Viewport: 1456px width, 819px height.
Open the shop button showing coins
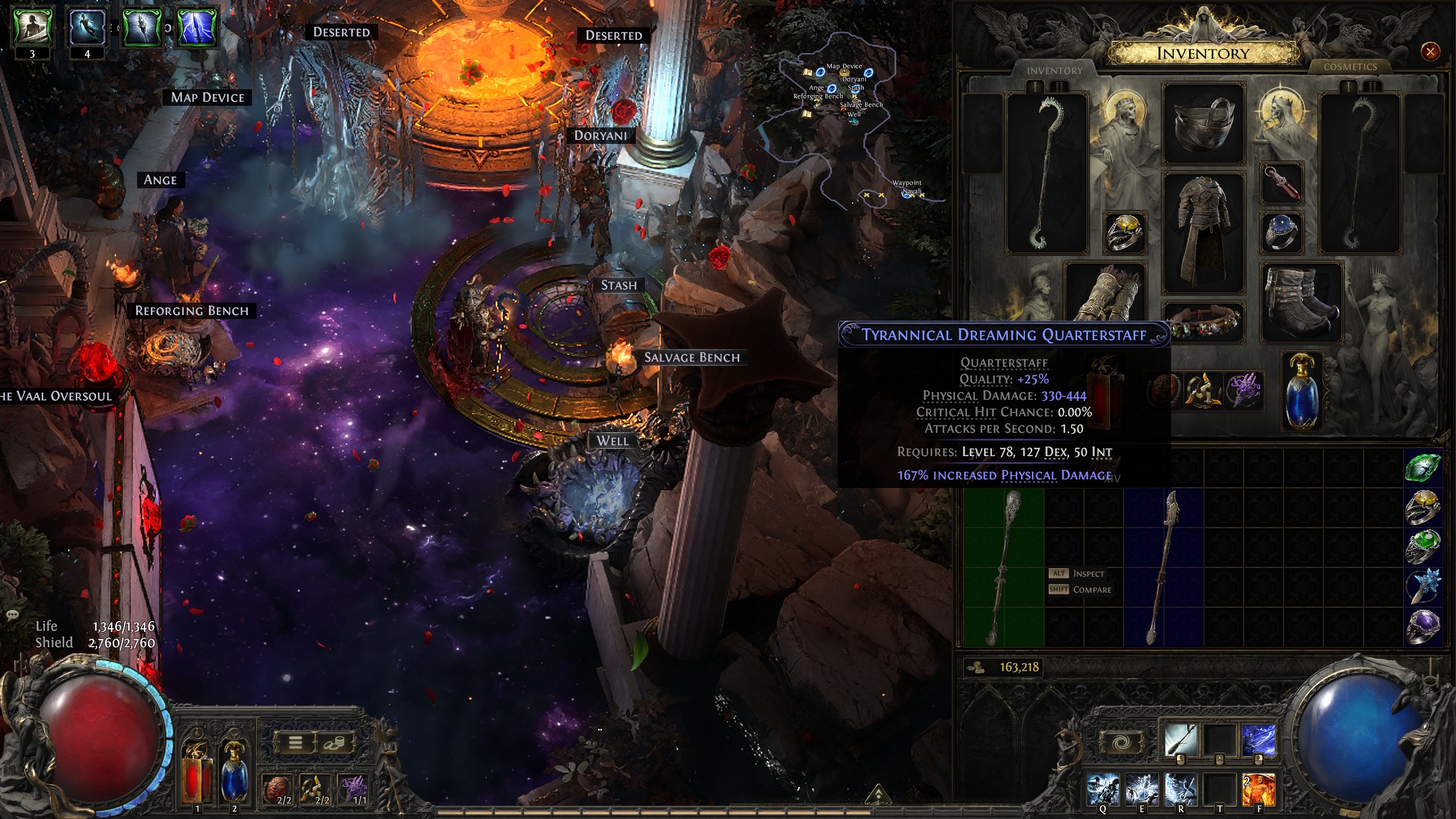(334, 743)
